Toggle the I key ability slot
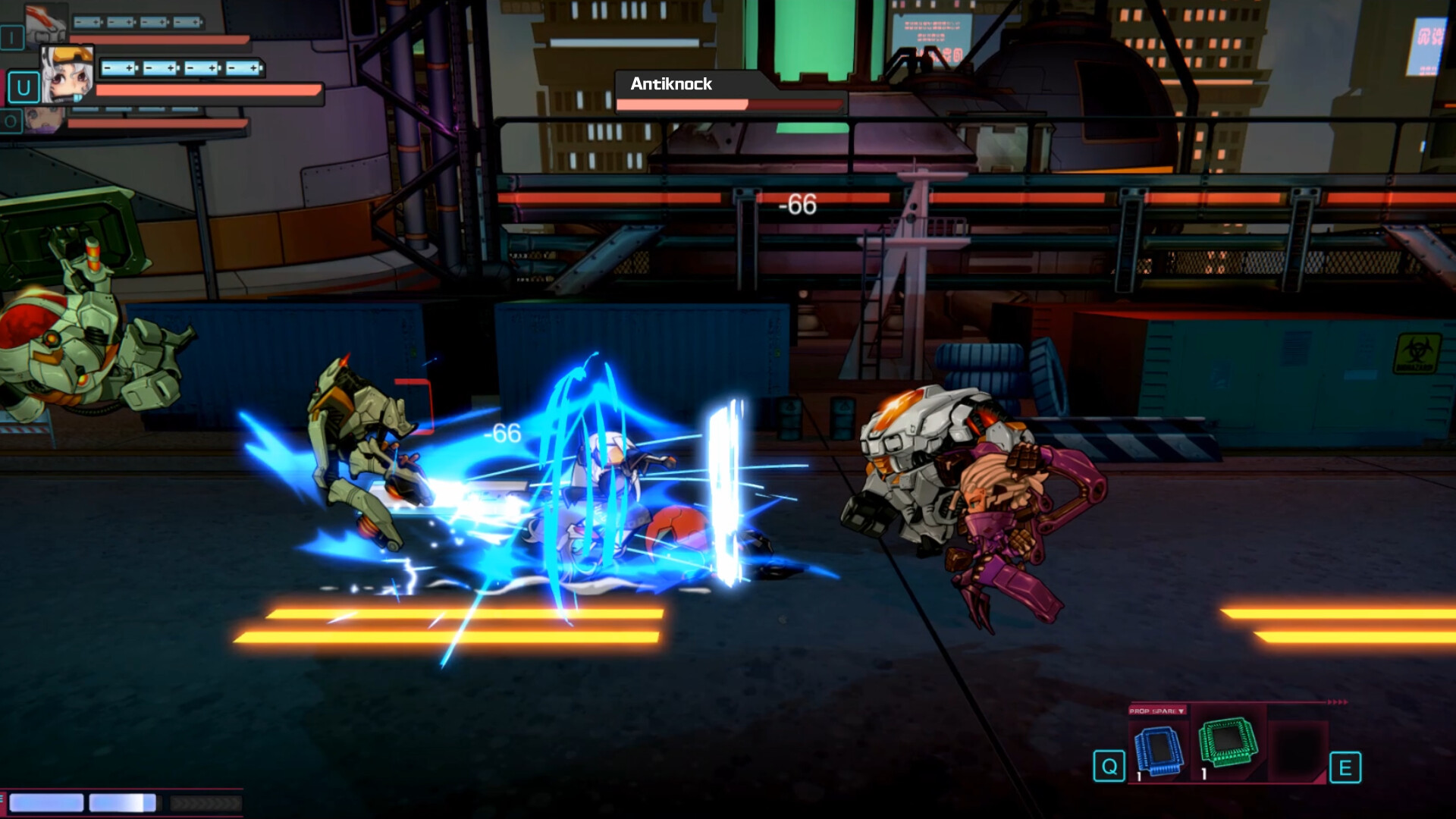Viewport: 1456px width, 819px height. 12,38
